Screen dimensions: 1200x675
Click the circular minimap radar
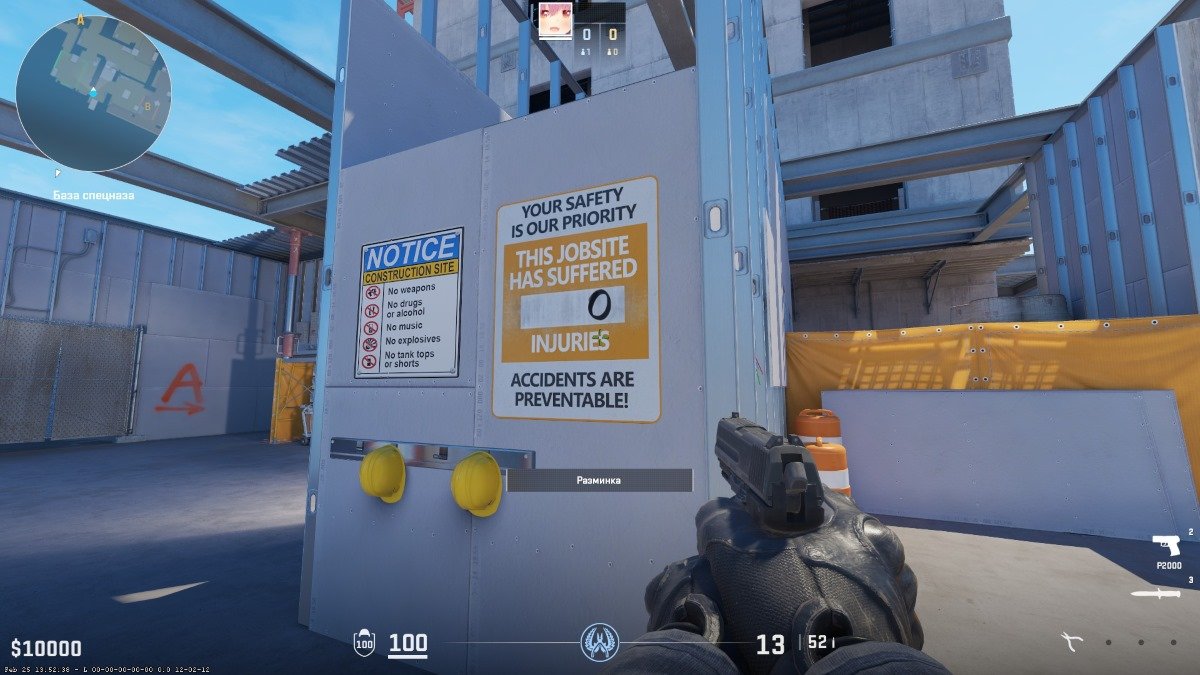pyautogui.click(x=93, y=93)
